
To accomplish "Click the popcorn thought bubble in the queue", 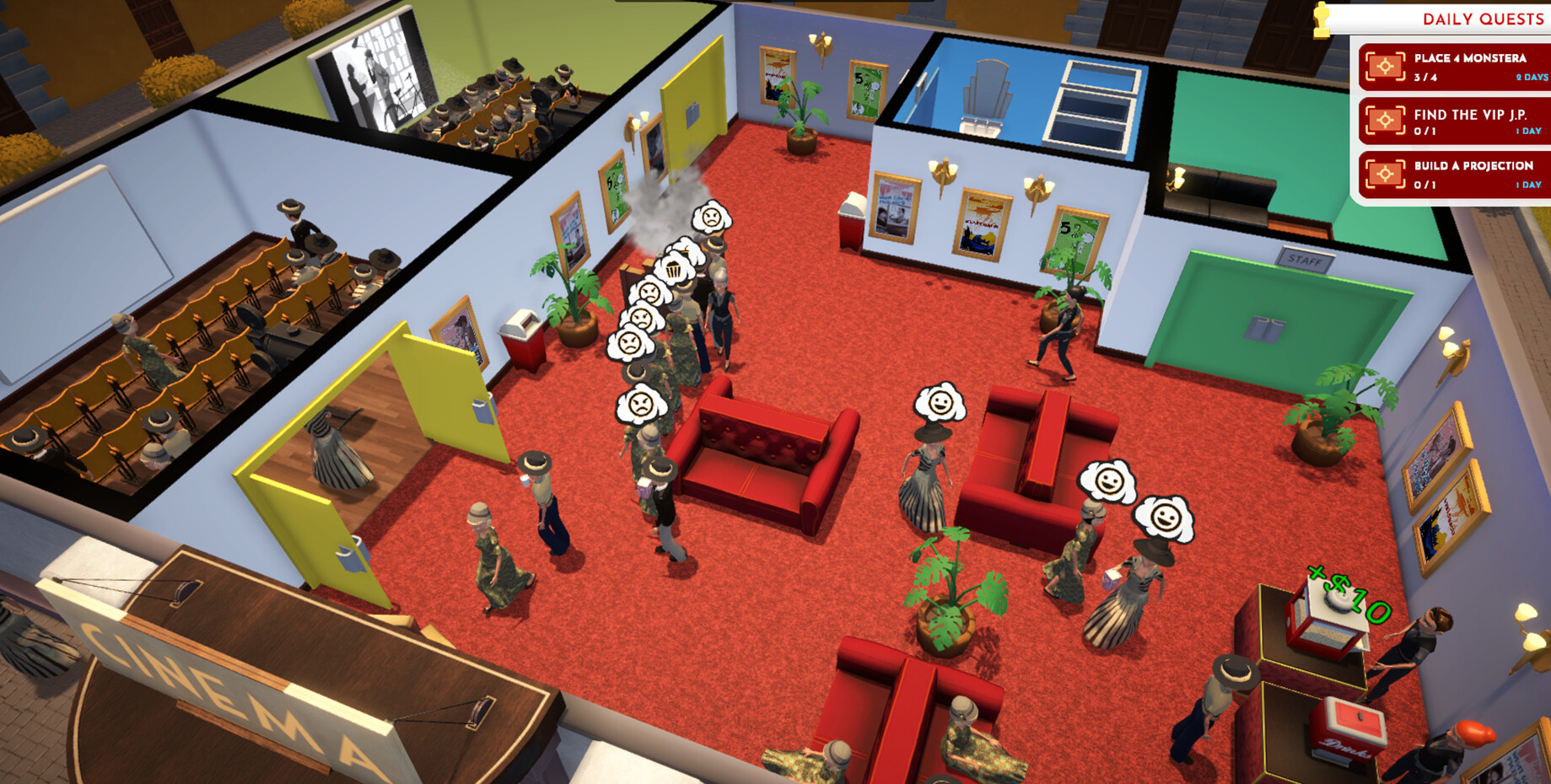I will pyautogui.click(x=673, y=270).
